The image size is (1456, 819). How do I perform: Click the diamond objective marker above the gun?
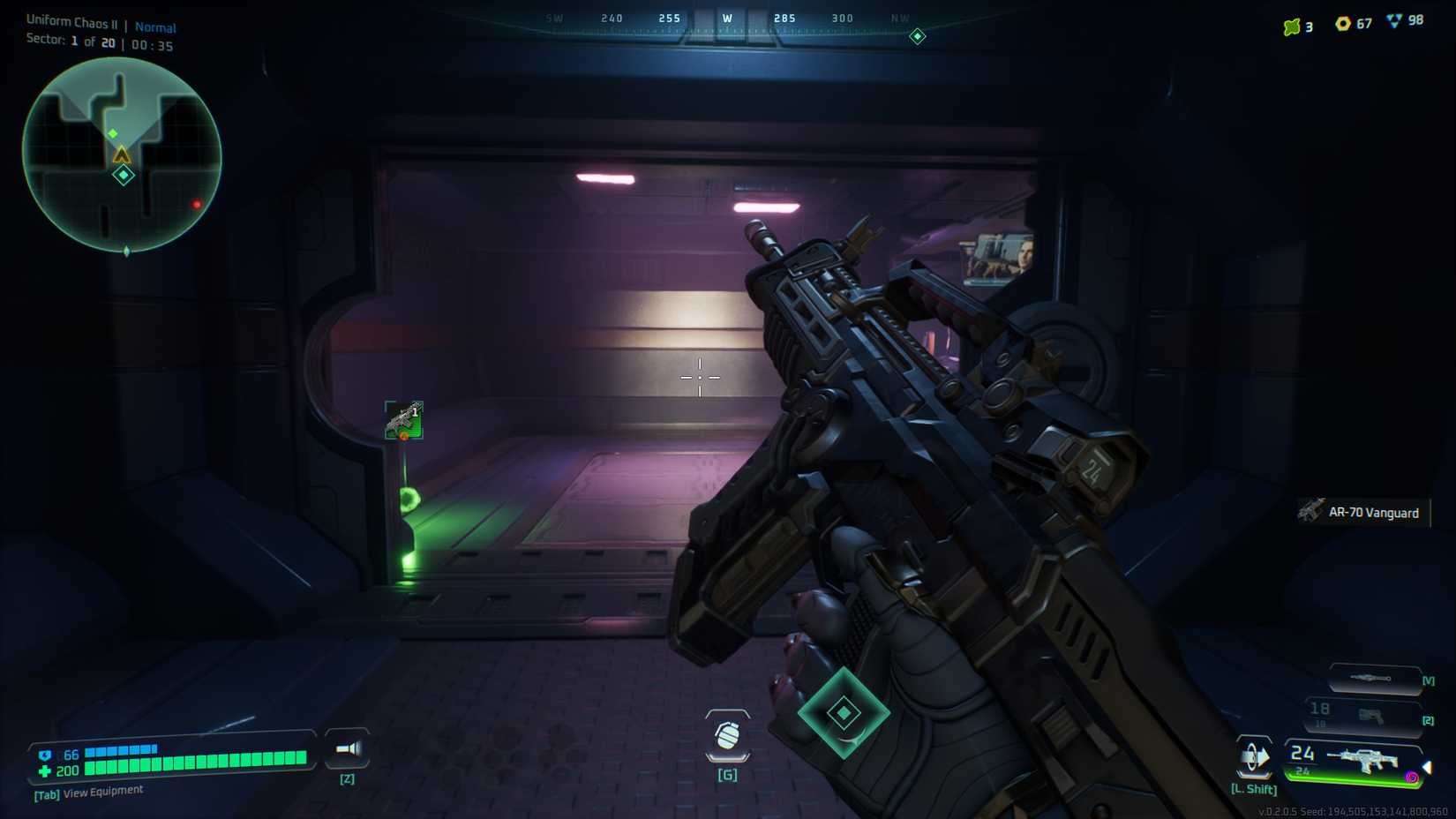(844, 713)
